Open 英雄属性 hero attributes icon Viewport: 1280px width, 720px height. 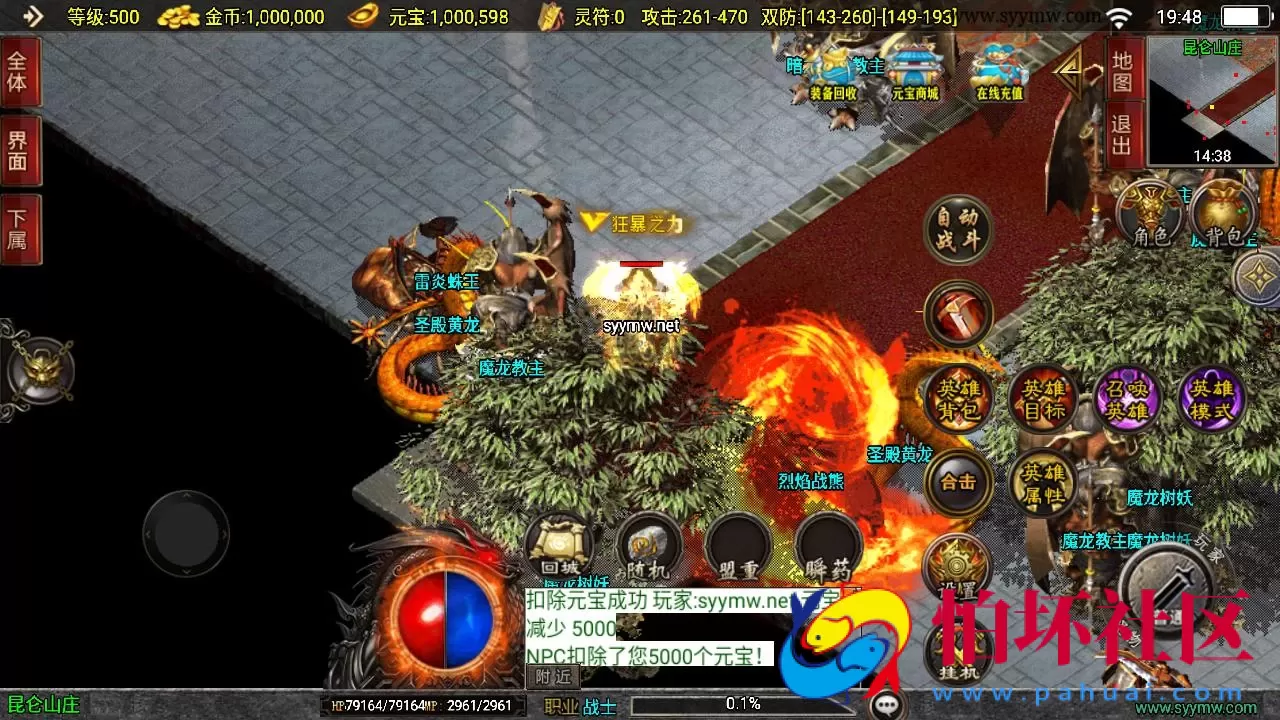pos(1043,483)
